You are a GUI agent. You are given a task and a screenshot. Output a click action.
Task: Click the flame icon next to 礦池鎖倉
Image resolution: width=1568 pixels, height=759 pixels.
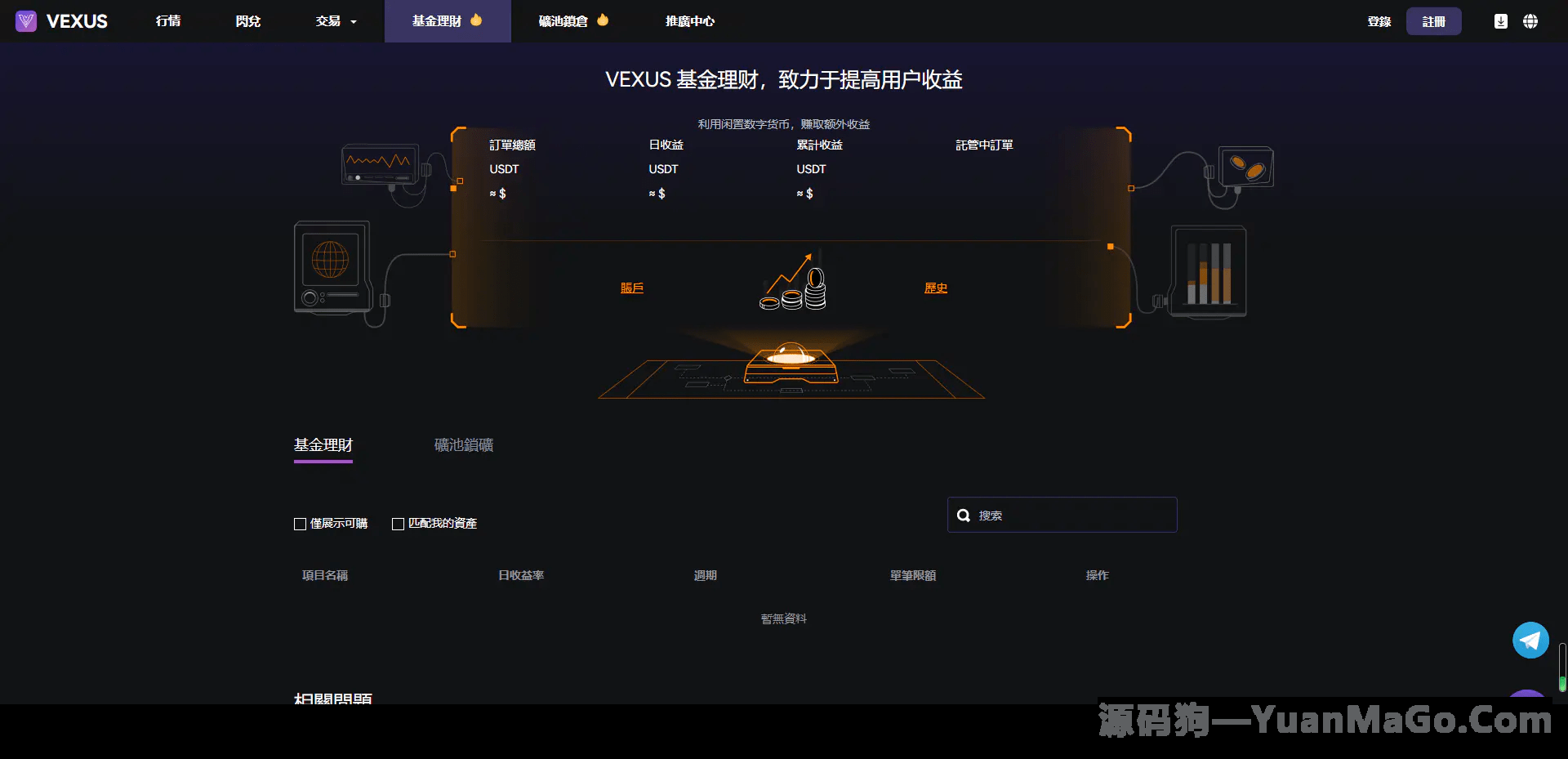click(604, 20)
